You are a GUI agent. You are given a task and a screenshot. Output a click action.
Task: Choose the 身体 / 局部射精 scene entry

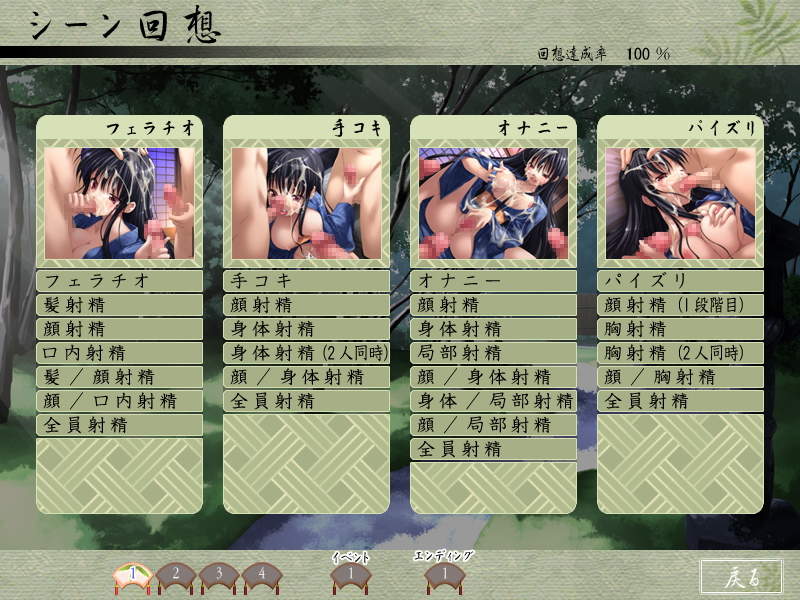(x=493, y=401)
